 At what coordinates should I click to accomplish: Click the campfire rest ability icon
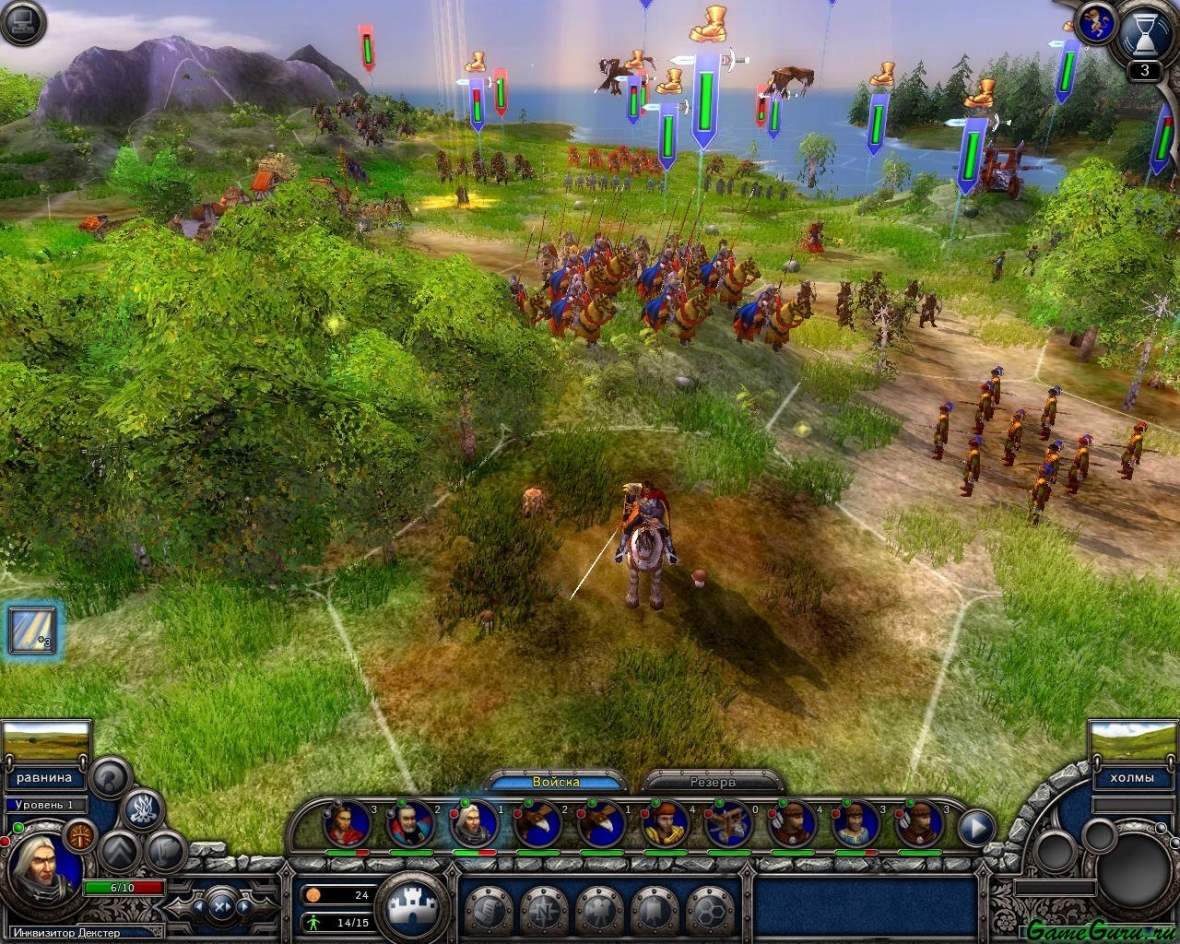pos(142,809)
